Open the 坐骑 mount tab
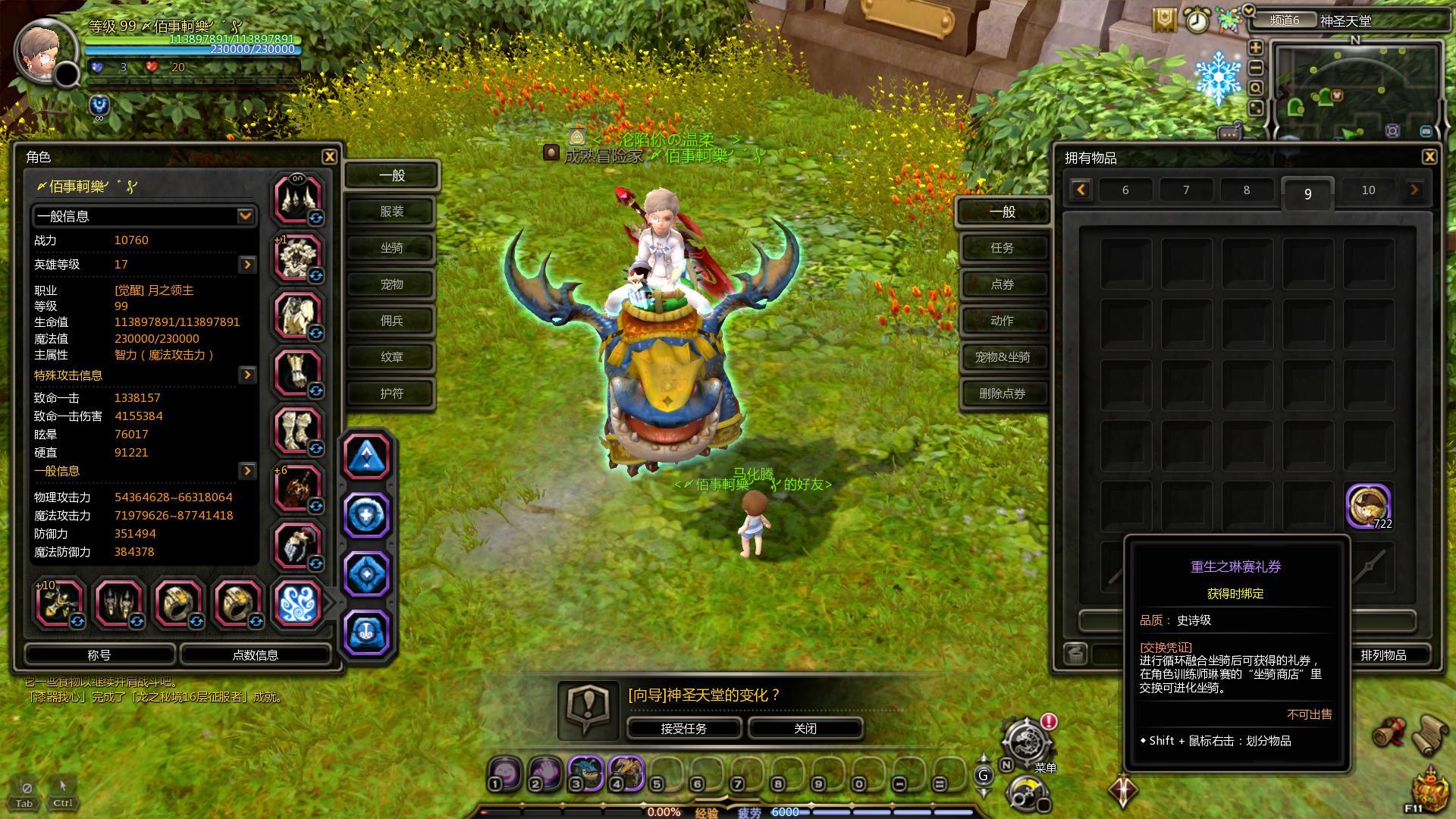This screenshot has width=1456, height=819. (391, 248)
